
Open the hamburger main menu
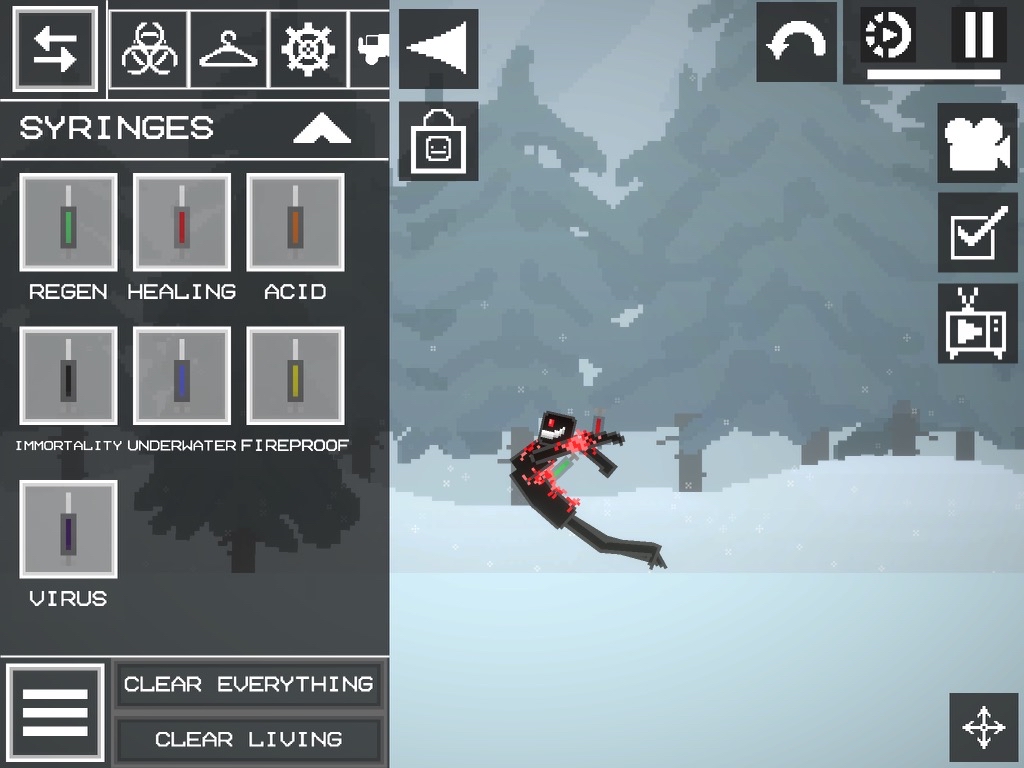pyautogui.click(x=55, y=714)
